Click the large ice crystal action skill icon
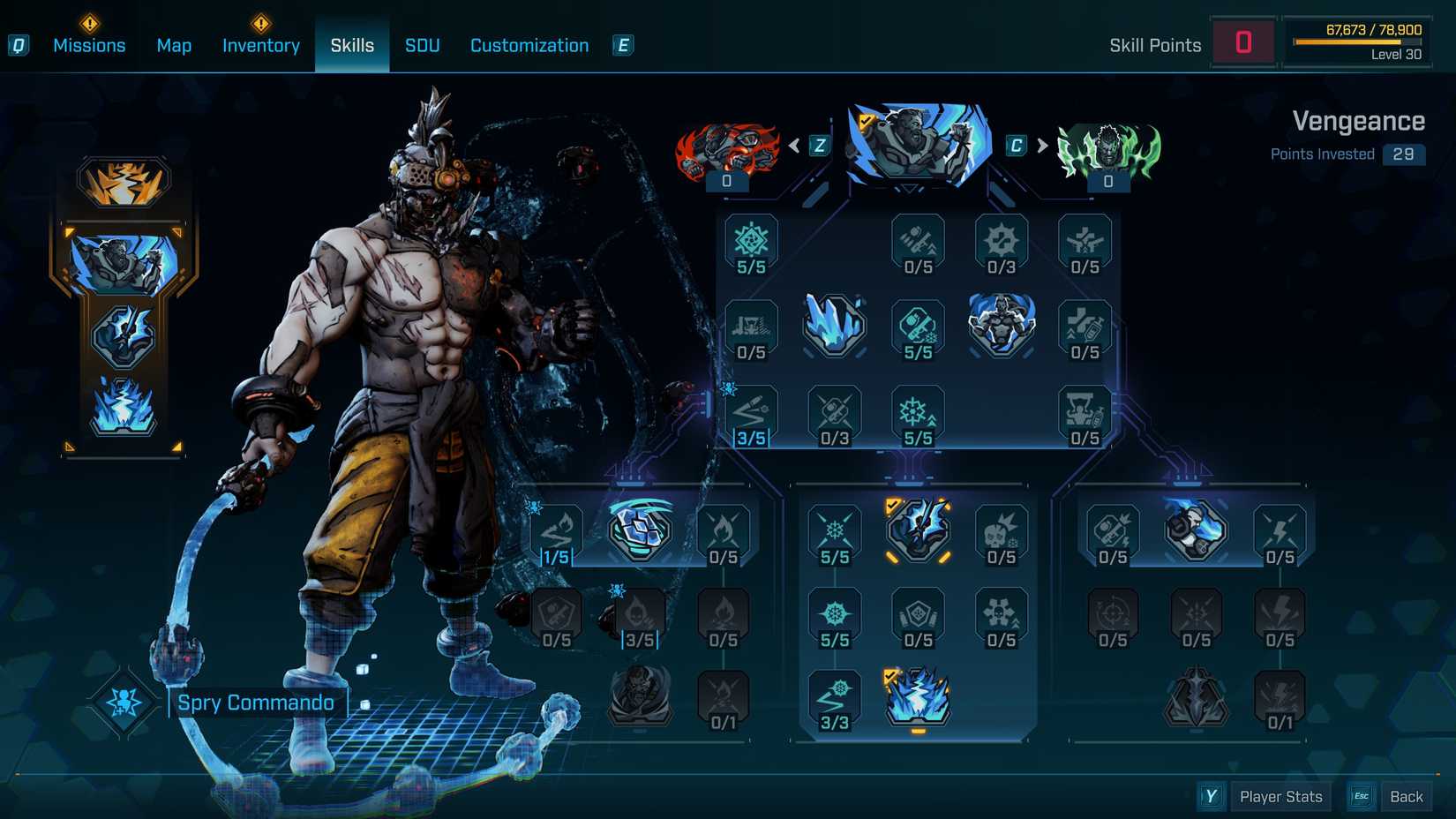 [x=835, y=329]
